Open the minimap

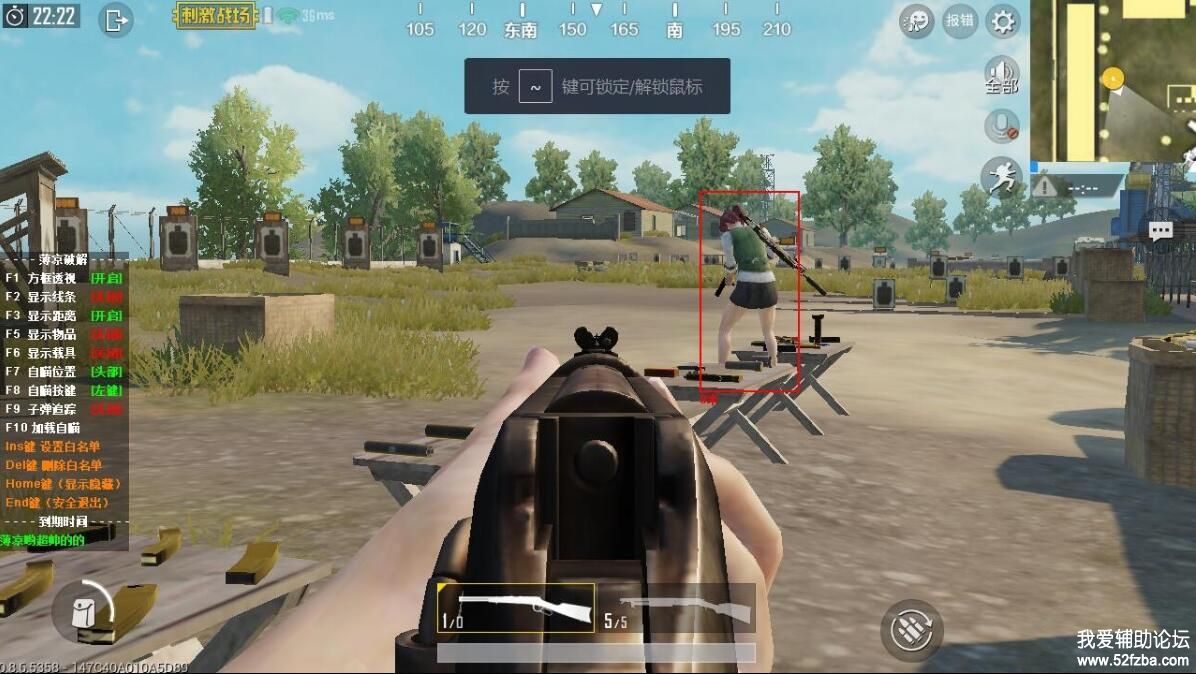coord(1113,80)
